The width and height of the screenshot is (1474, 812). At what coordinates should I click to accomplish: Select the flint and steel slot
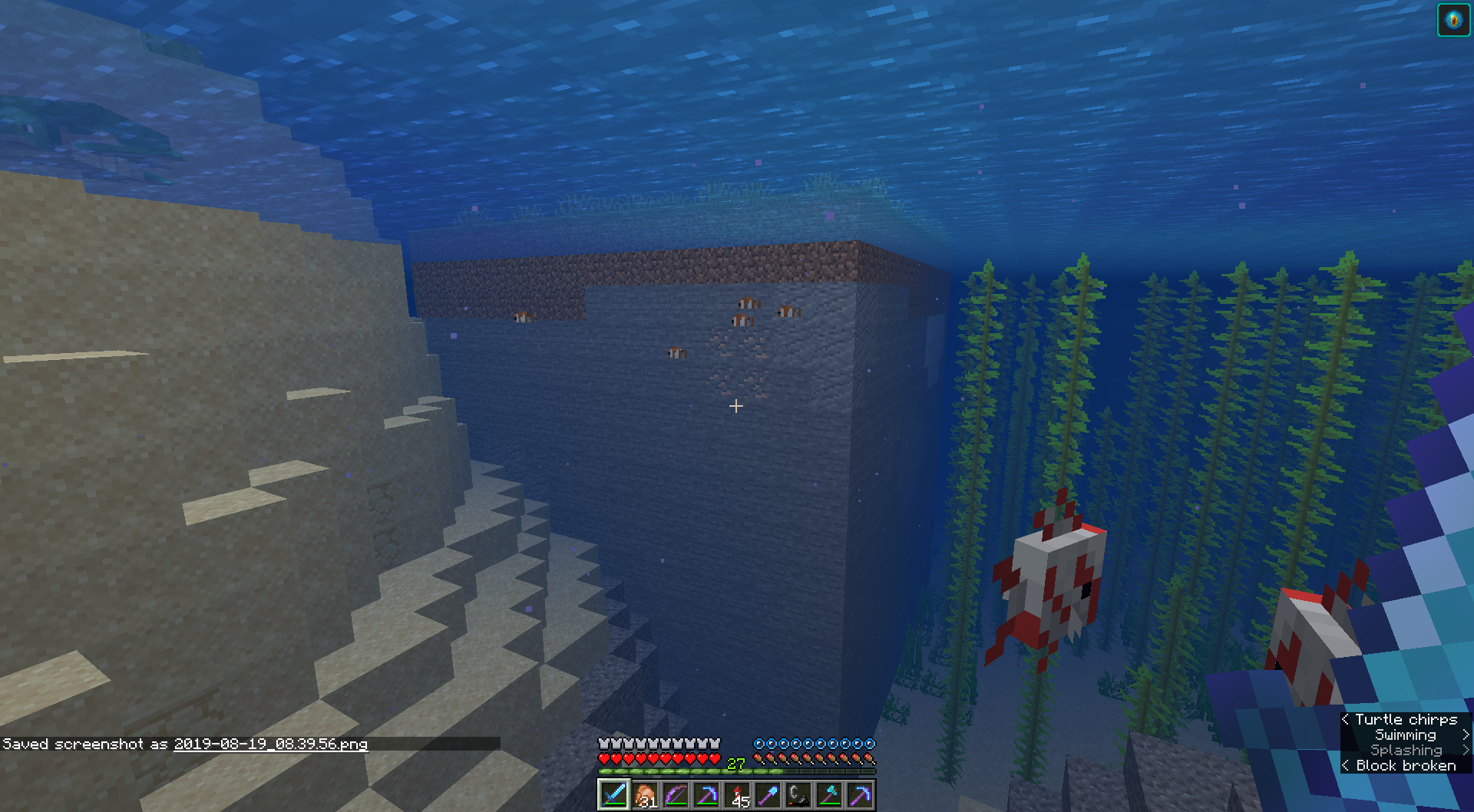tap(798, 795)
